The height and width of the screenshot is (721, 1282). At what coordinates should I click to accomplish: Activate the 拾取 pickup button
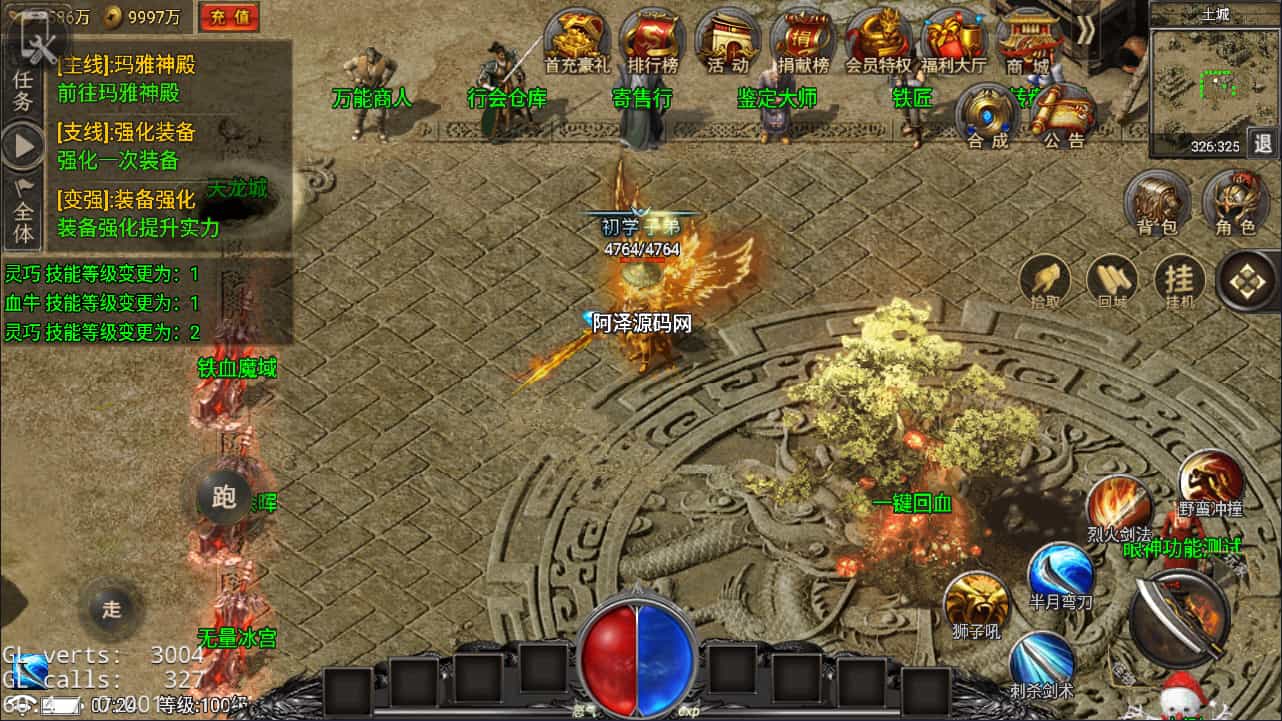tap(1045, 280)
